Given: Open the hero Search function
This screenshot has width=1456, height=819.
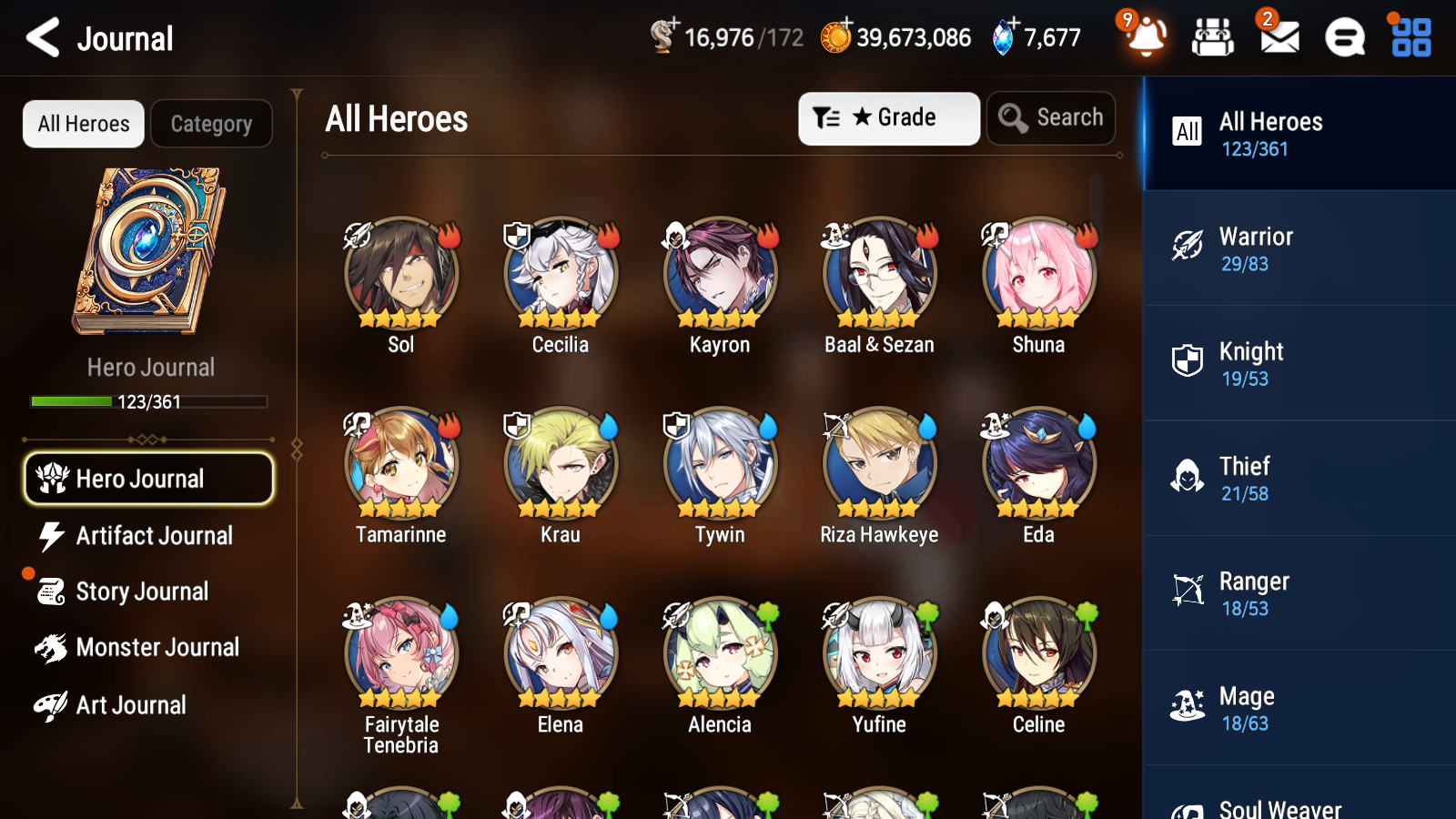Looking at the screenshot, I should tap(1050, 117).
